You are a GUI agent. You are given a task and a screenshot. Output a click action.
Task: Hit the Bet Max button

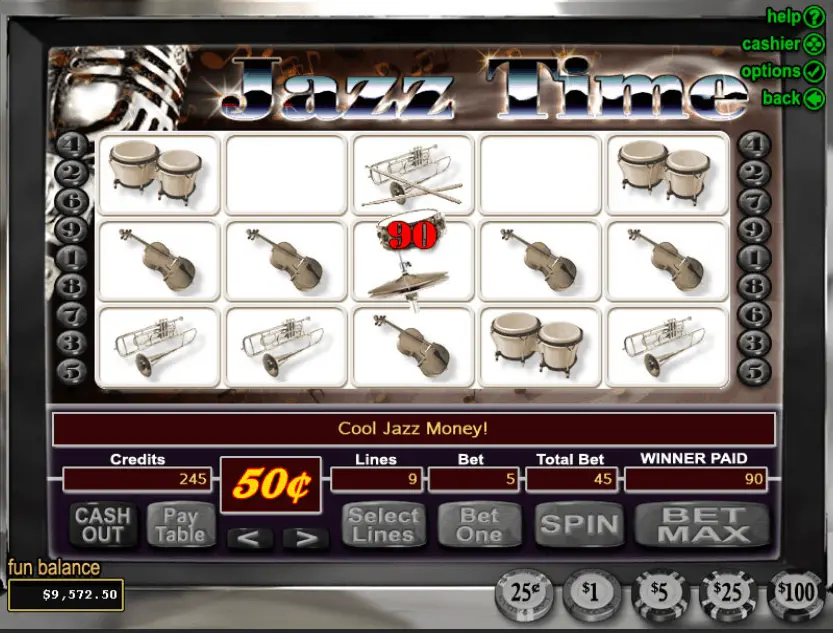point(702,524)
